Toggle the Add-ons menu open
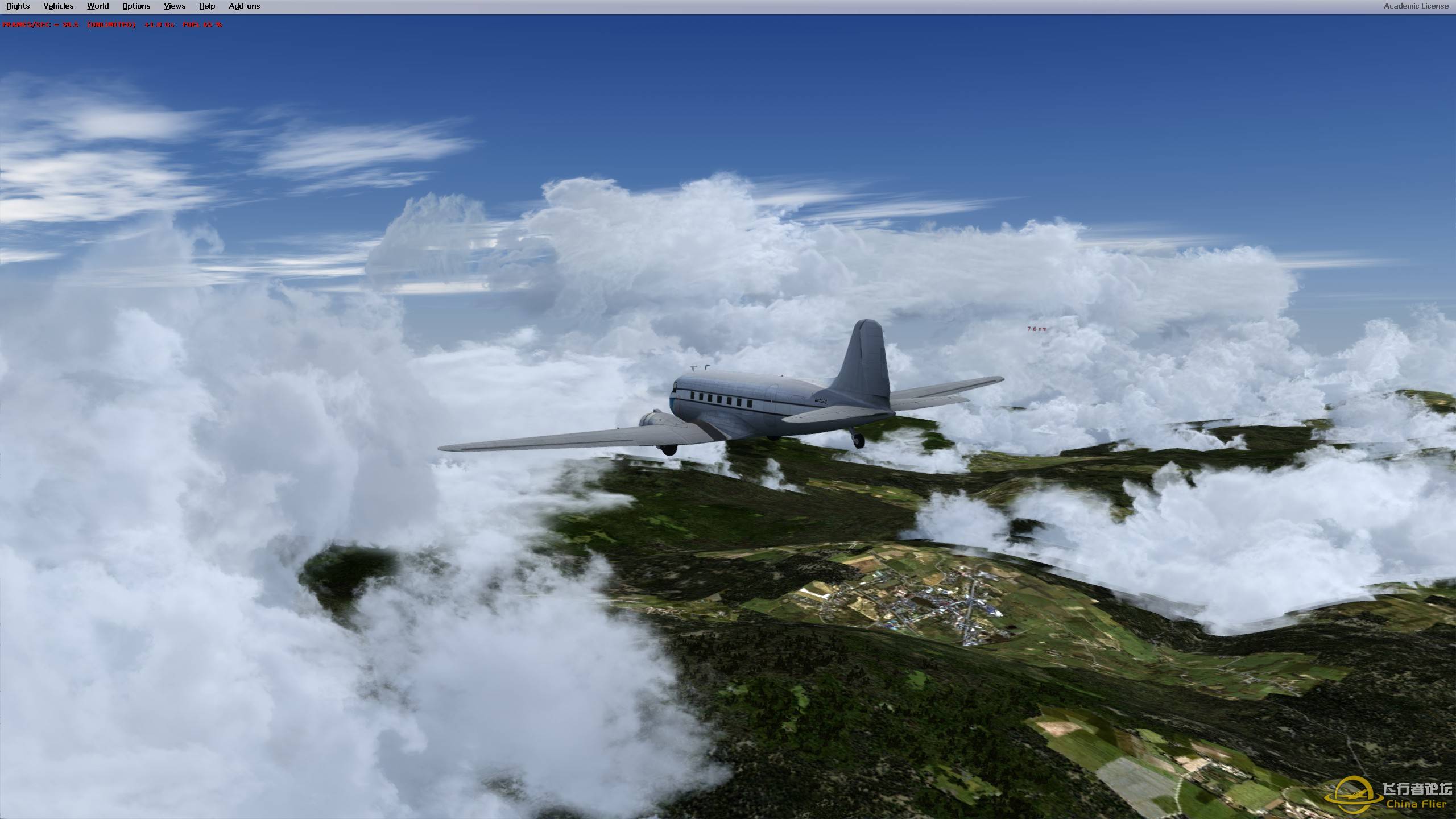The image size is (1456, 819). 244,6
